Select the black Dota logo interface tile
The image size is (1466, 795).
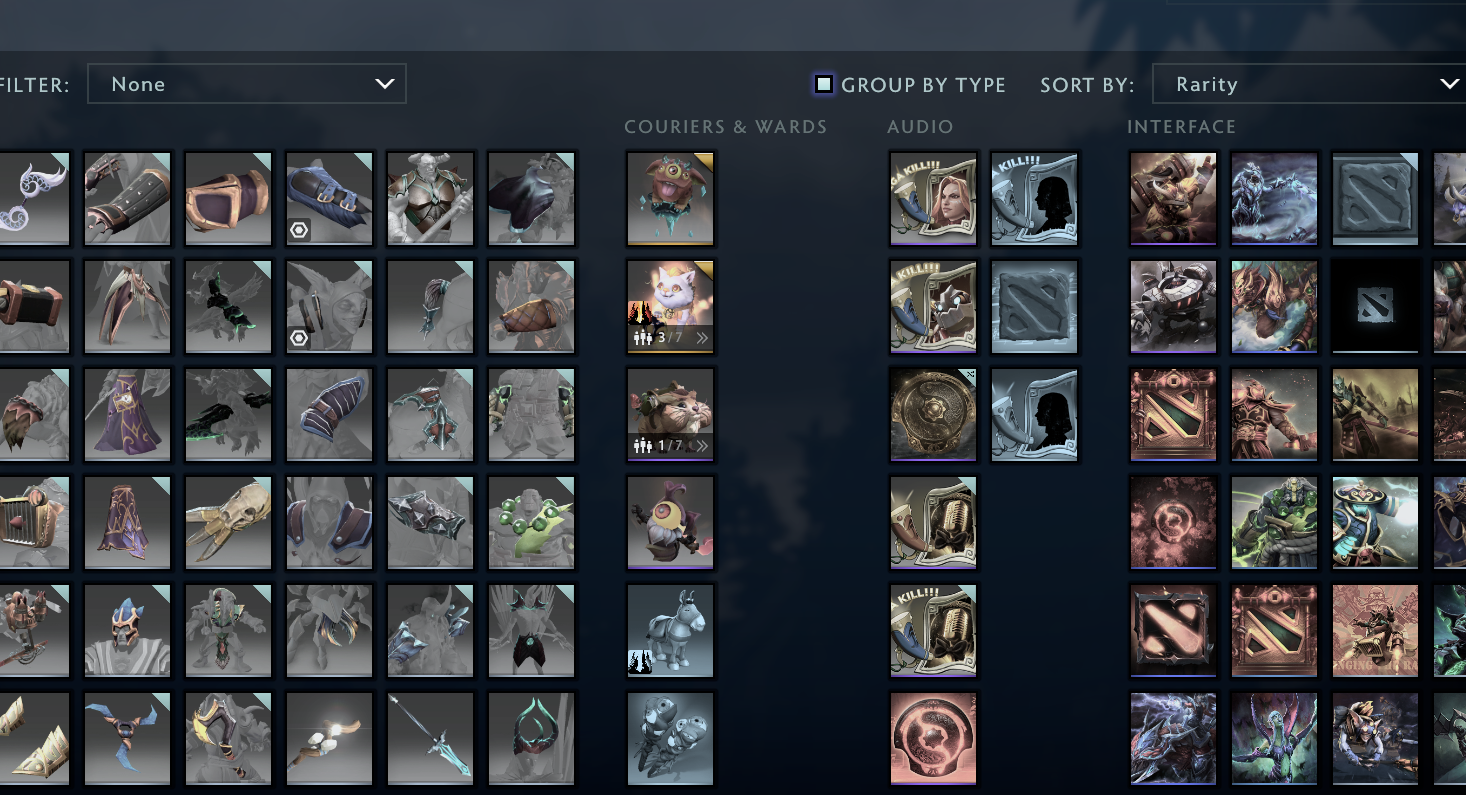(1374, 306)
